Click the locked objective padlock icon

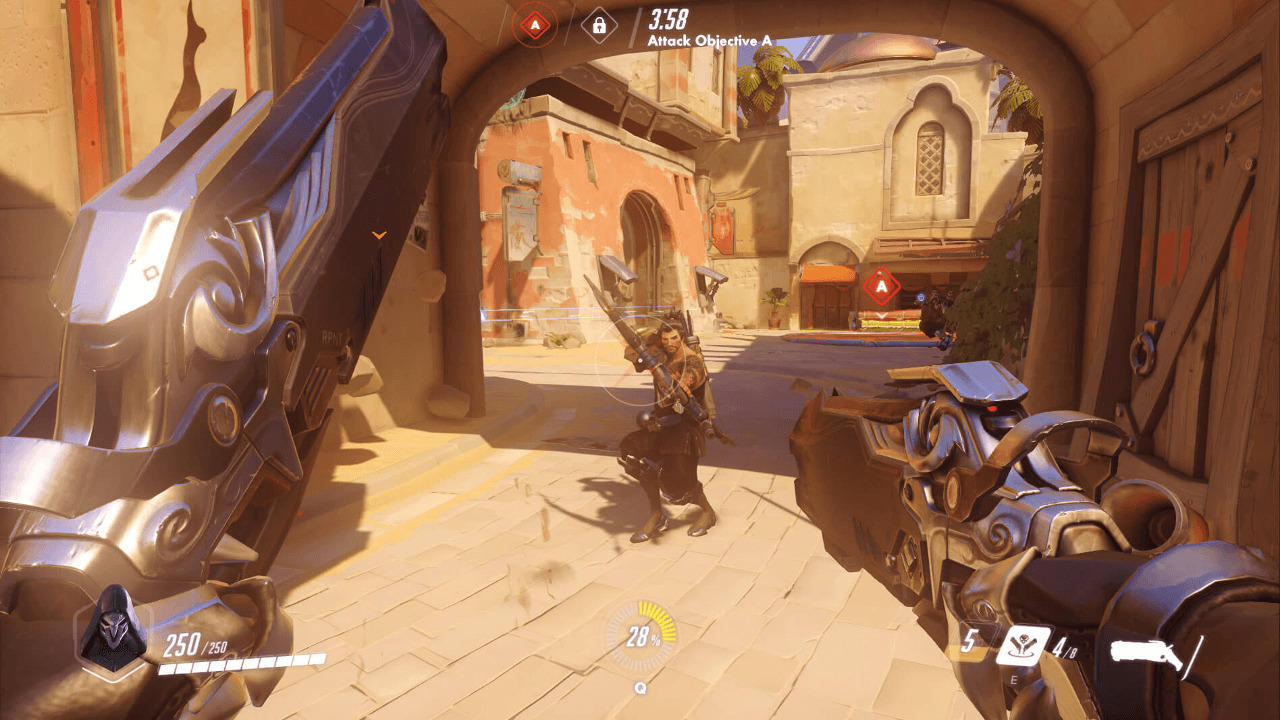click(598, 25)
